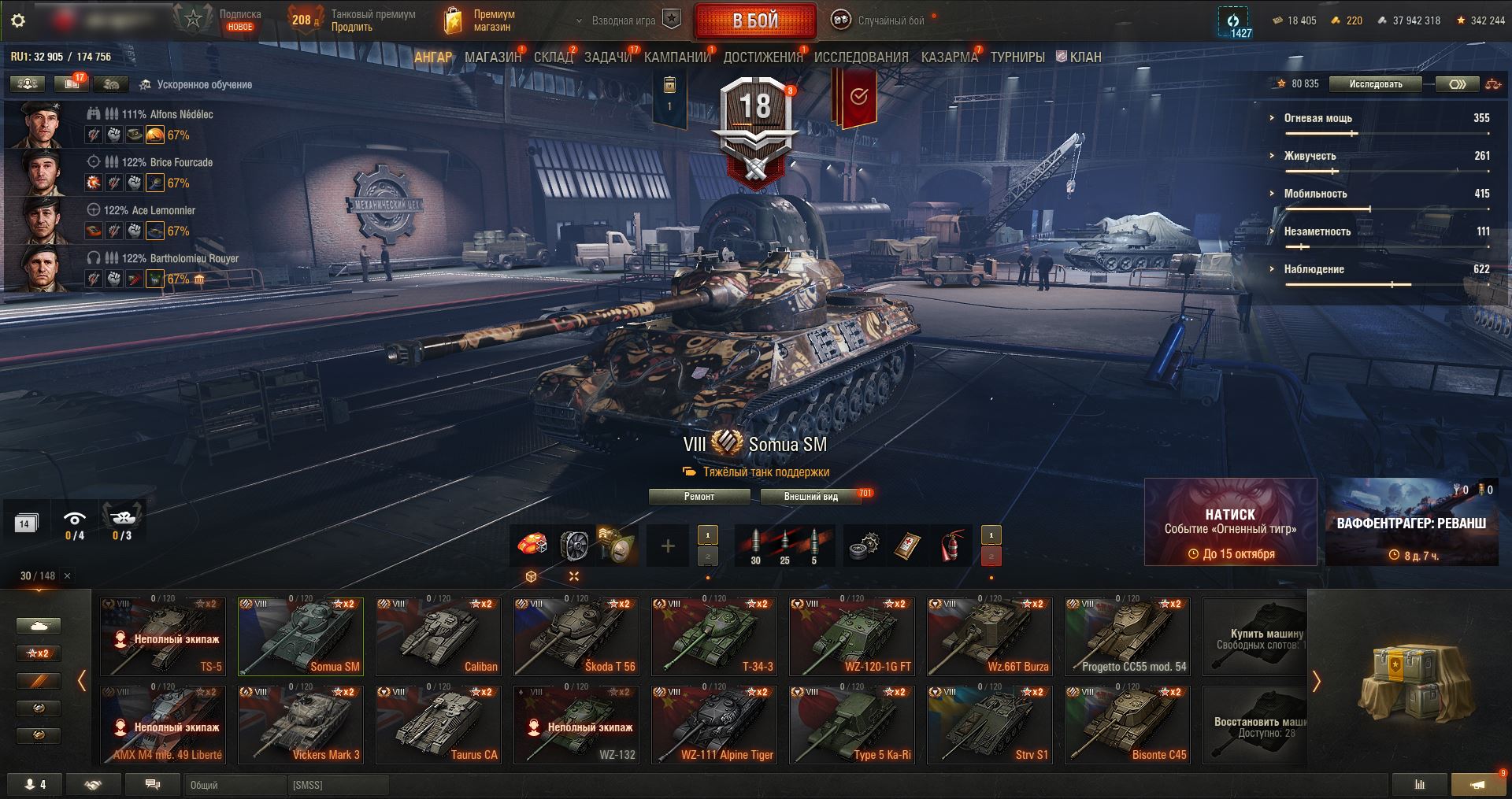The width and height of the screenshot is (1512, 799).
Task: Select the Caliban tank in the carousel
Action: [439, 636]
